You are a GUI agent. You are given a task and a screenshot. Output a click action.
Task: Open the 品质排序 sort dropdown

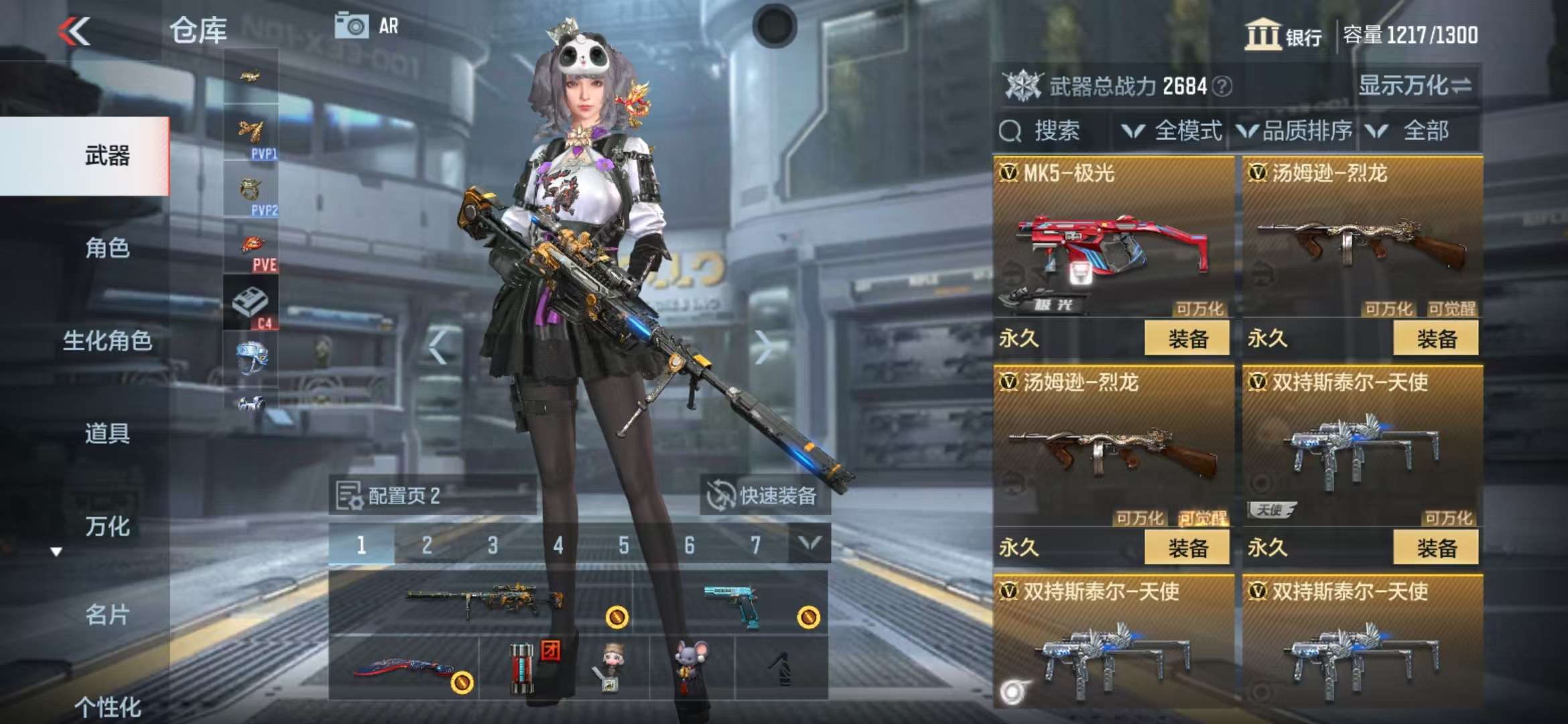click(x=1295, y=131)
